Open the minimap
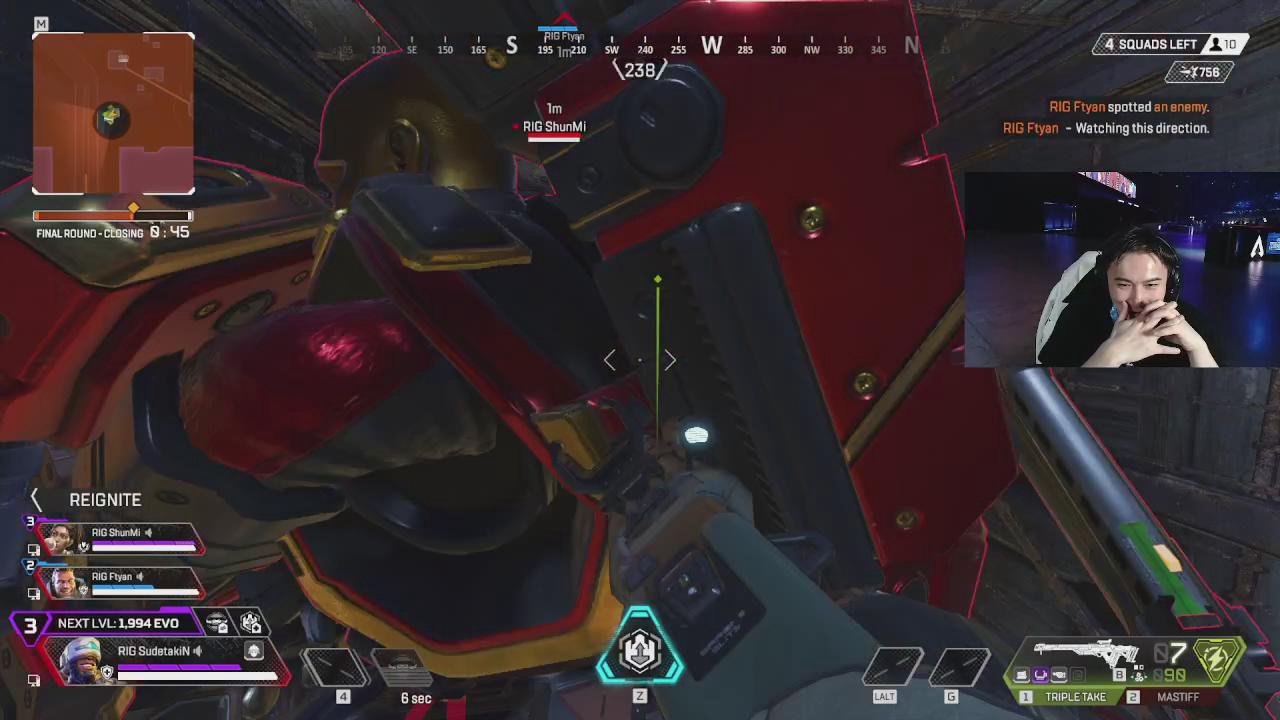This screenshot has height=720, width=1280. click(113, 113)
